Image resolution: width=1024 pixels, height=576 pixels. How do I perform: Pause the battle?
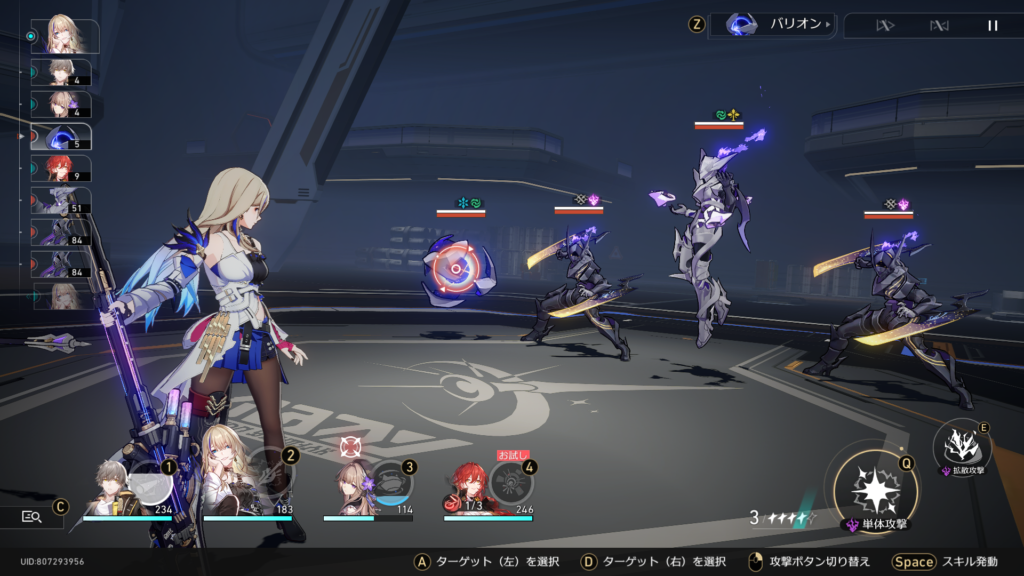coord(993,26)
